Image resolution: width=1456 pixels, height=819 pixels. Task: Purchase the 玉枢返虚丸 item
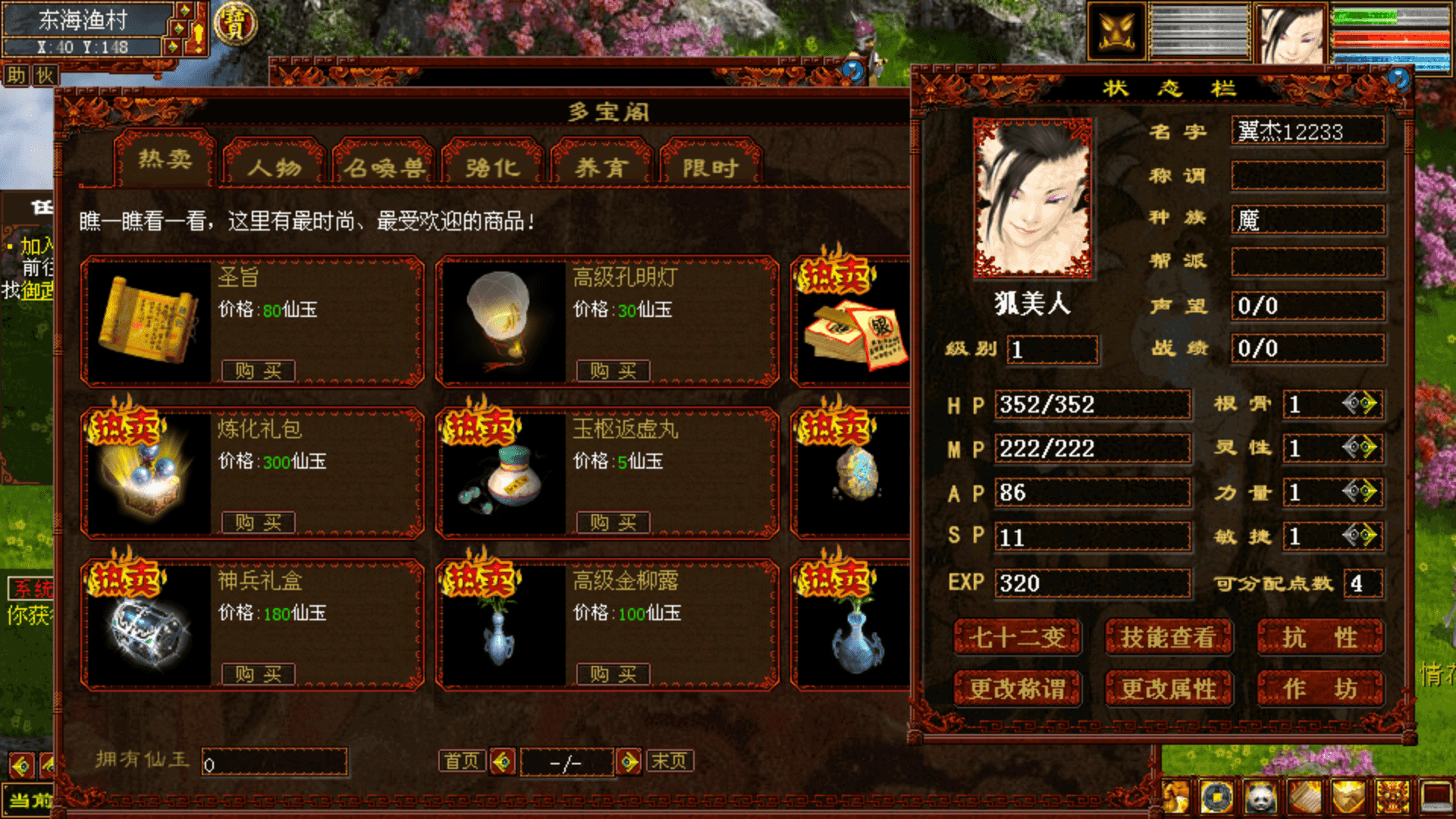coord(613,522)
